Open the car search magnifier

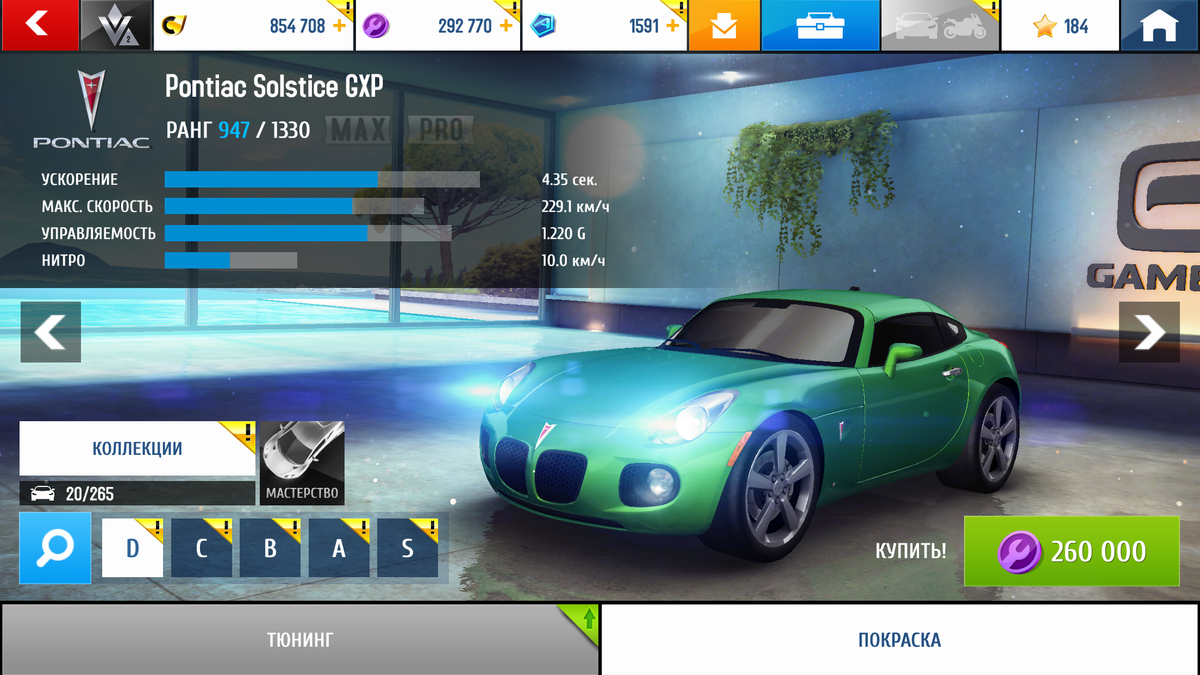click(55, 548)
